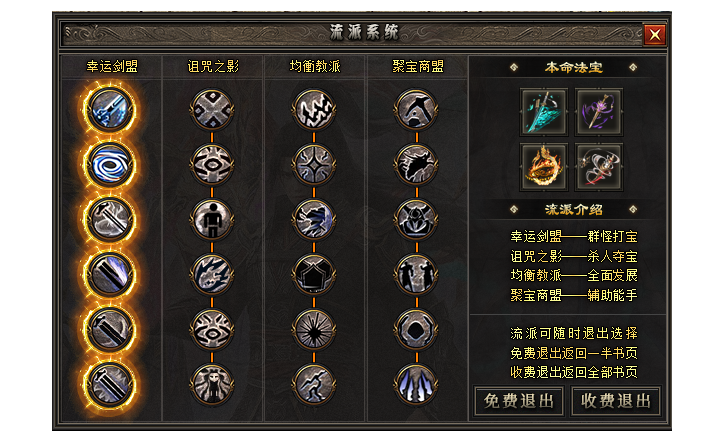Activate the starburst explosion skill icon
This screenshot has width=725, height=442.
314,326
